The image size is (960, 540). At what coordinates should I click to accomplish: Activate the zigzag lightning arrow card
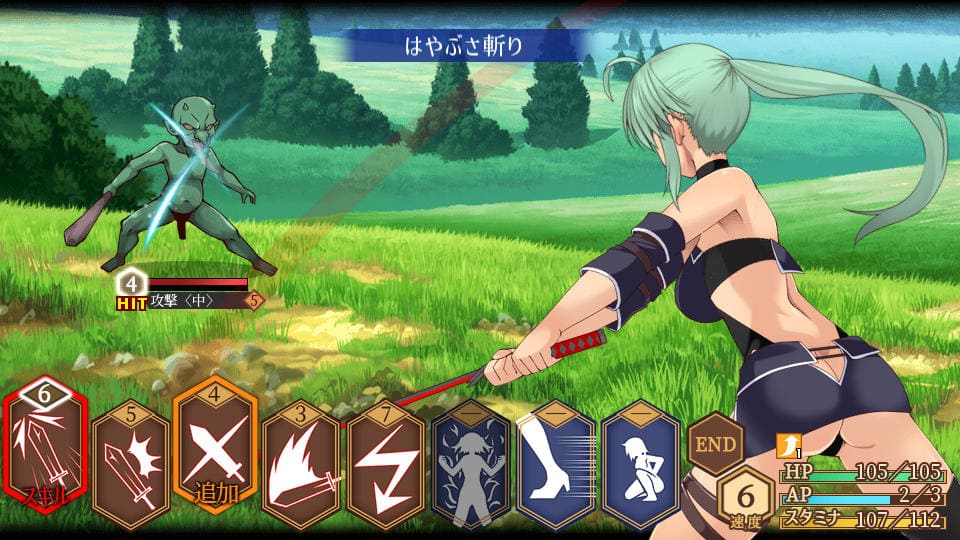385,464
